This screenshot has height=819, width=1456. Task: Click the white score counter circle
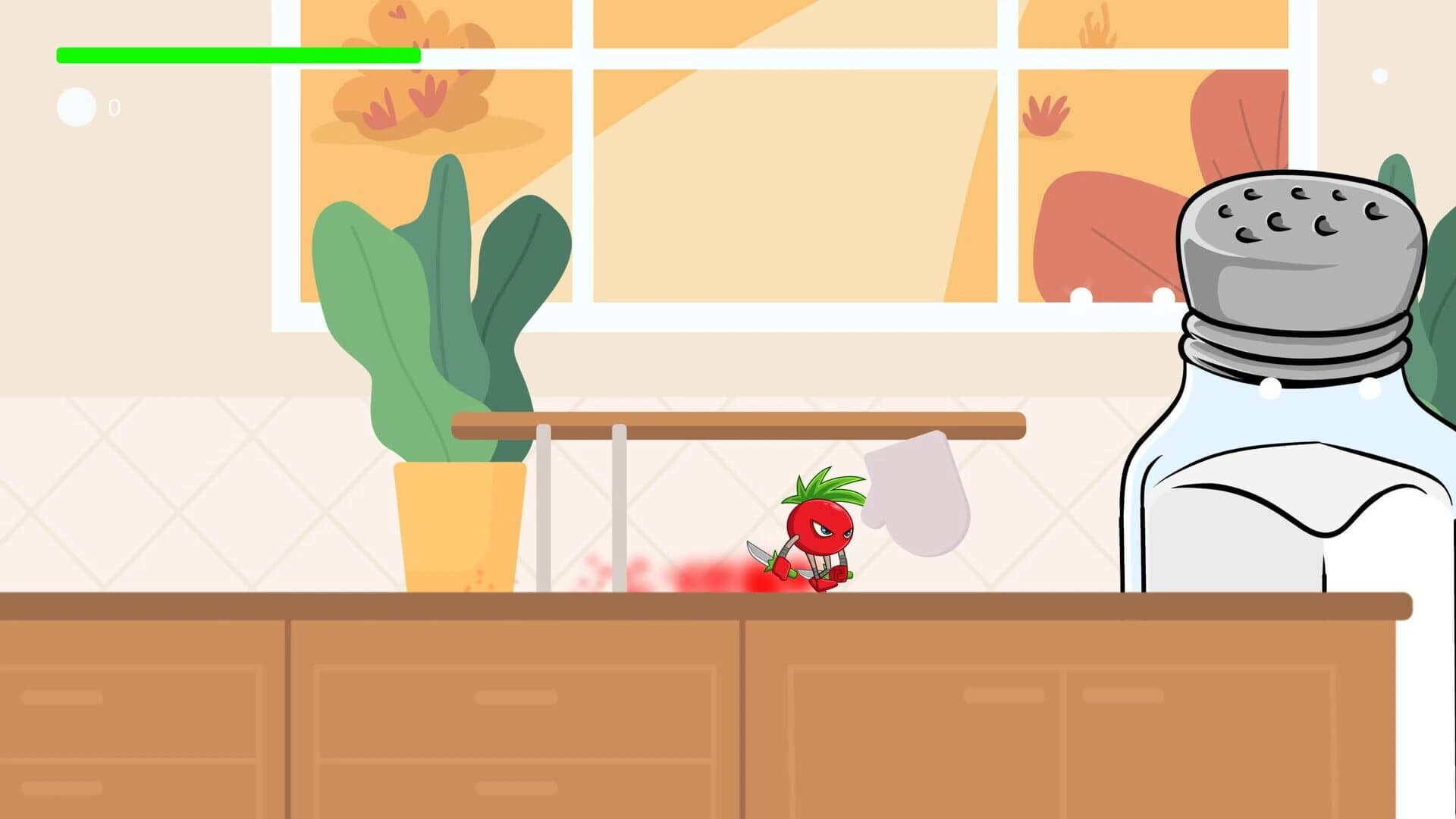pos(75,106)
